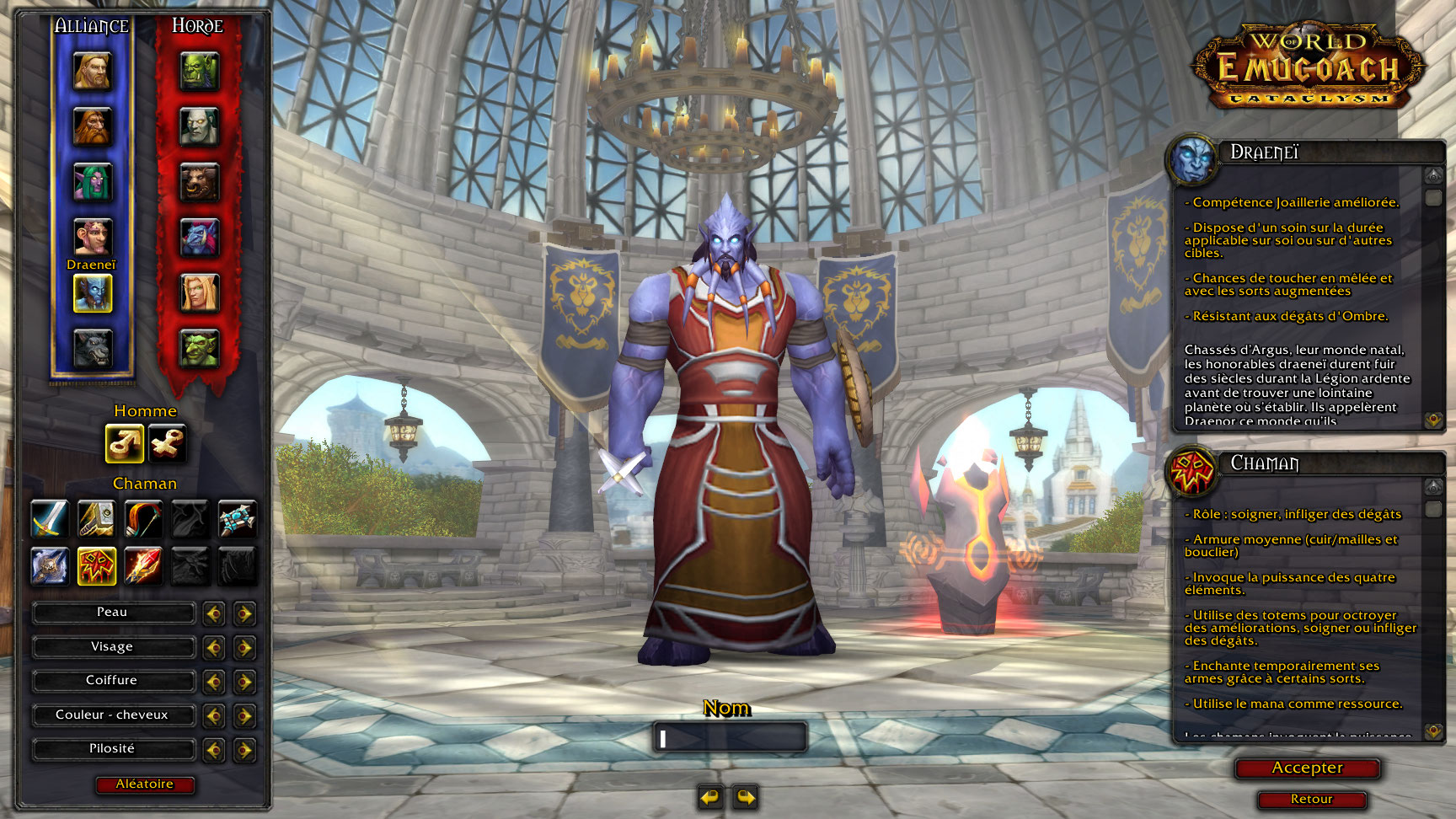This screenshot has height=819, width=1456.
Task: Select the Human race portrait
Action: pos(92,72)
